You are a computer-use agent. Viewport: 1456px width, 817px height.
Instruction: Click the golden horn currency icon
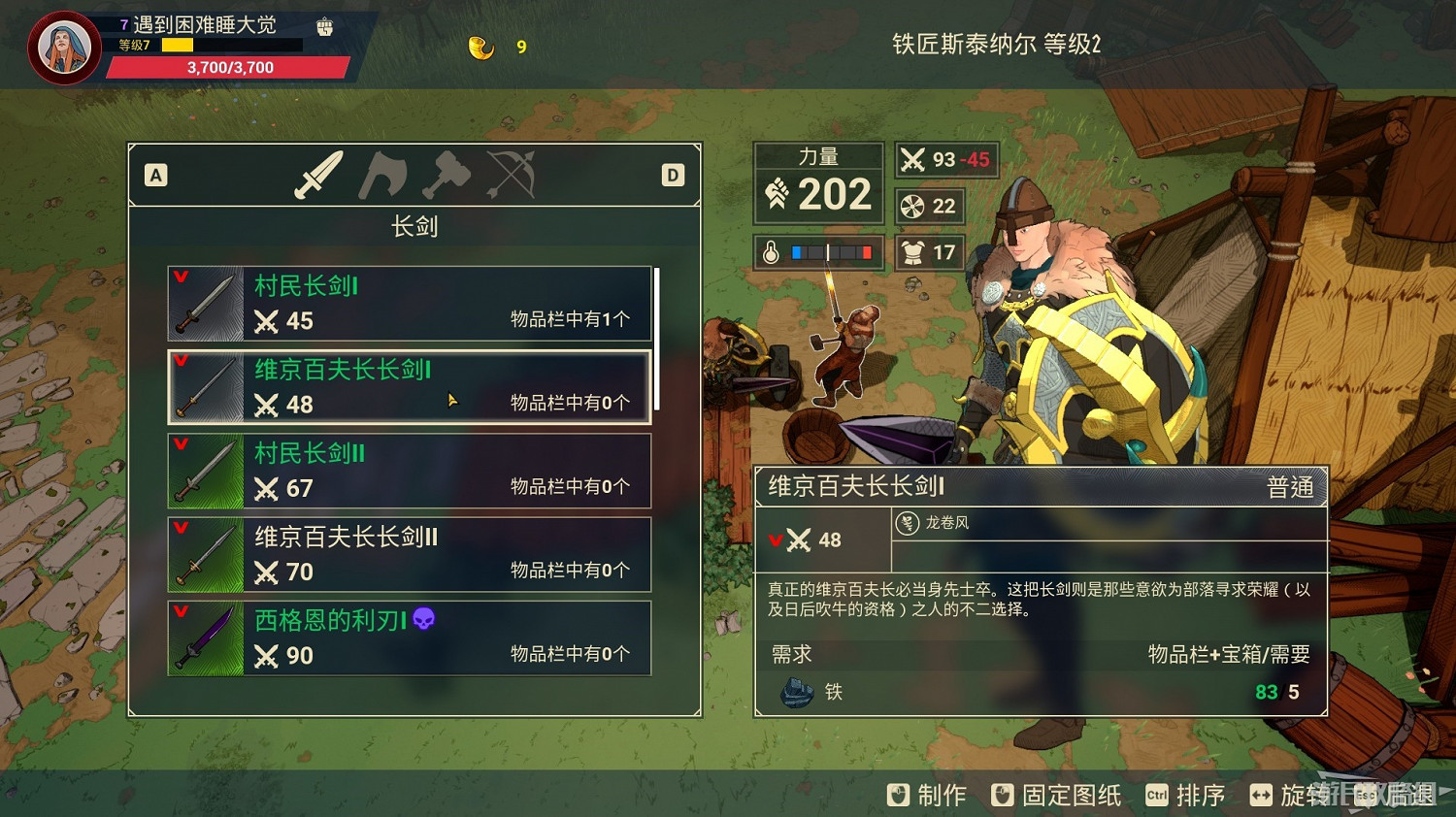pos(479,46)
